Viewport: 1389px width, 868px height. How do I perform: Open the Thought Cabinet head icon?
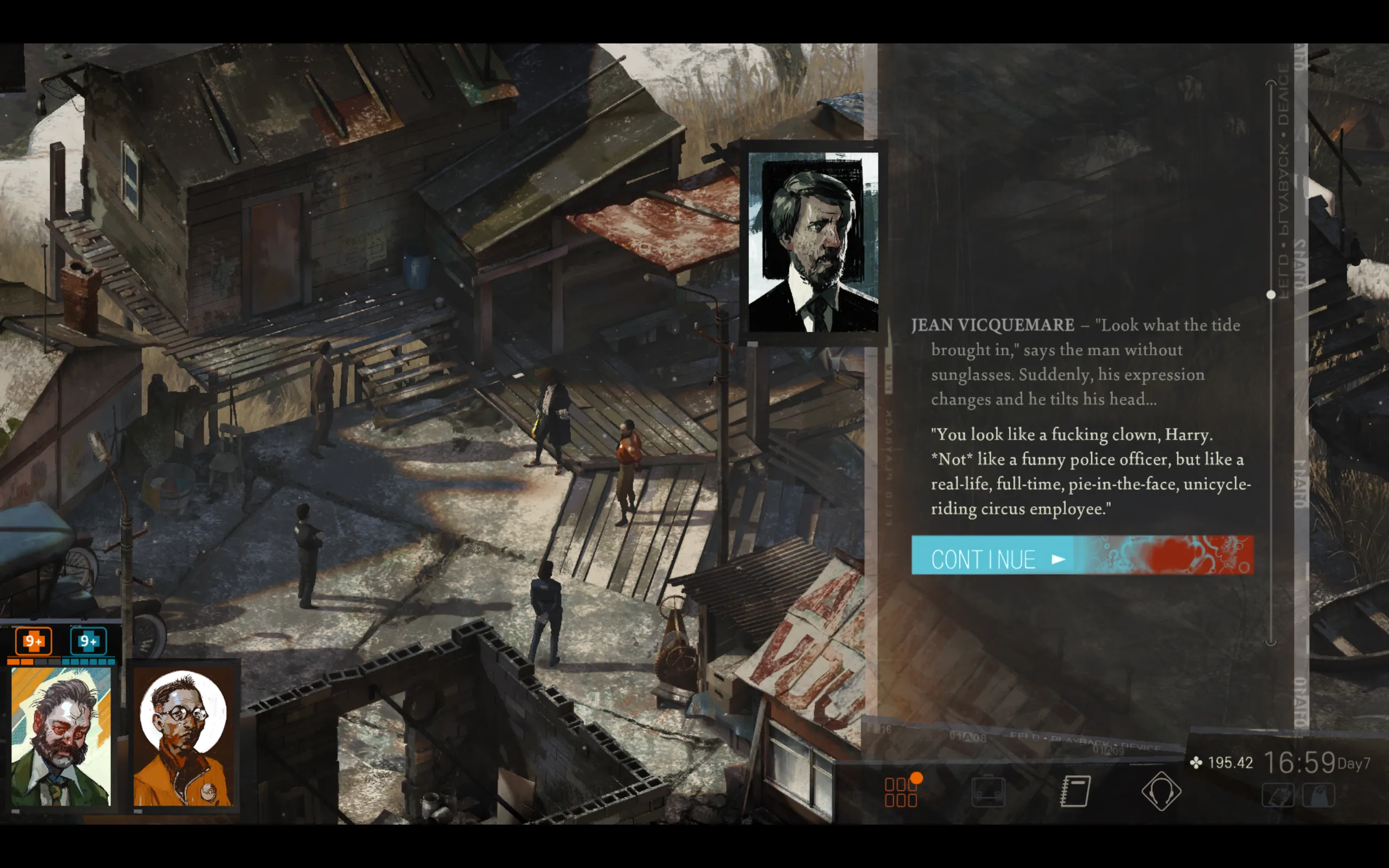pos(1161,792)
